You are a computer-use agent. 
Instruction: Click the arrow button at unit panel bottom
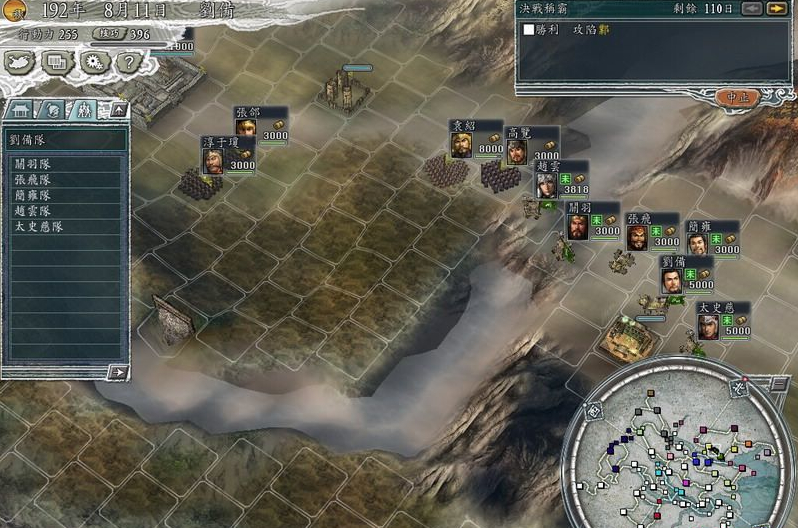click(118, 372)
